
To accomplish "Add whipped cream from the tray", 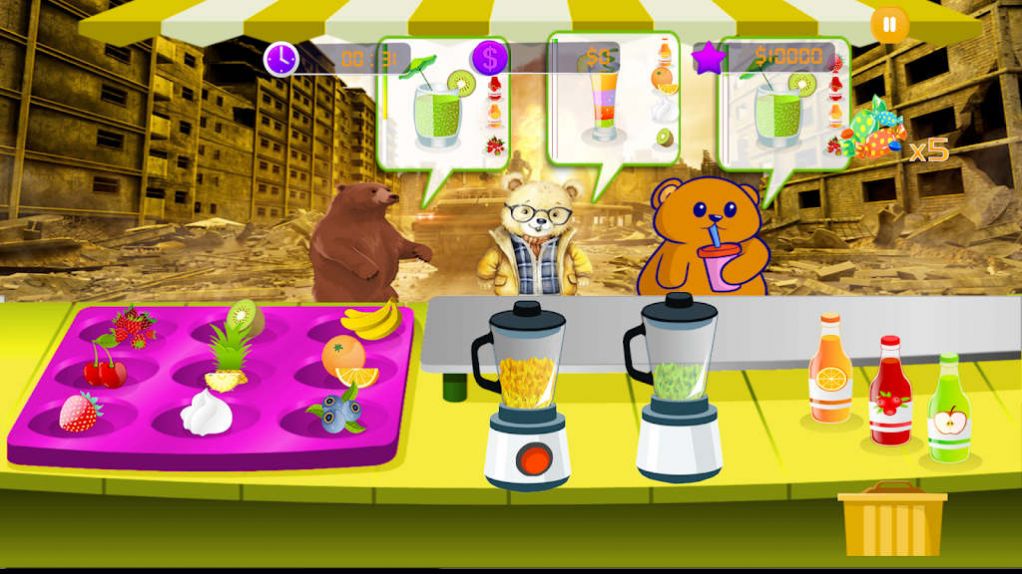I will [x=207, y=412].
